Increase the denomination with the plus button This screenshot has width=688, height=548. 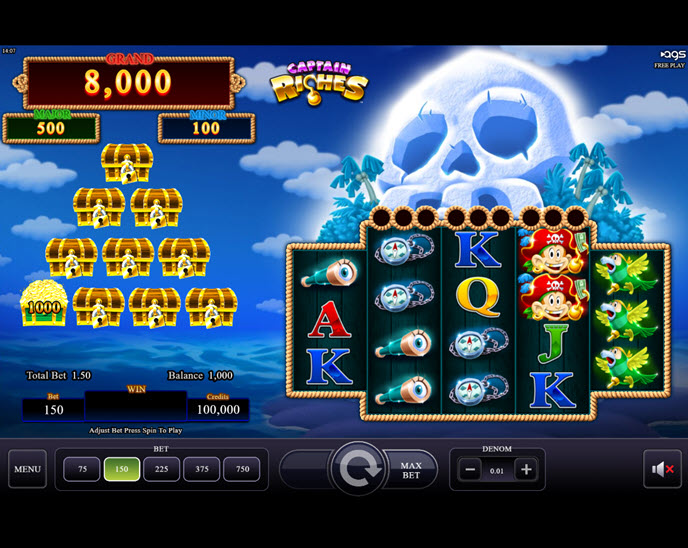[x=525, y=470]
